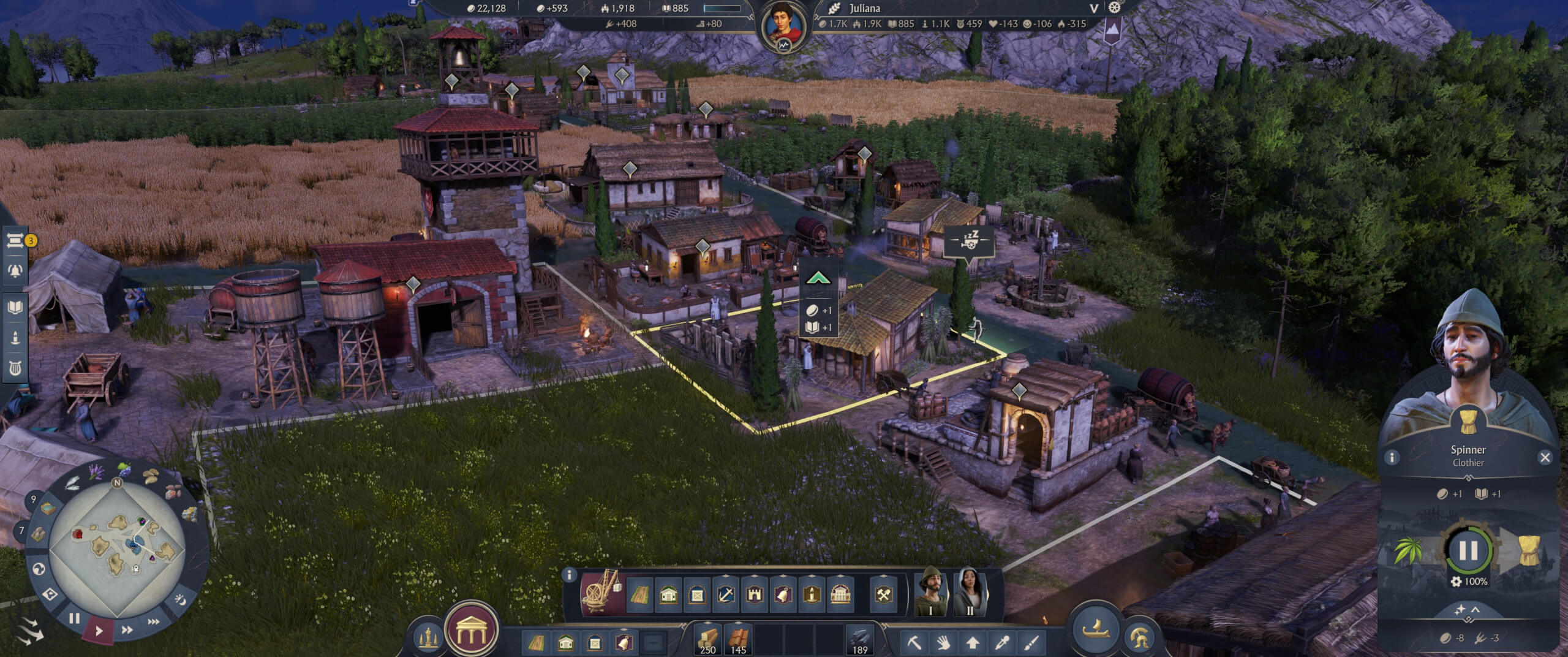Open the trade routes panel from the left sidebar
1568x657 pixels.
[15, 241]
